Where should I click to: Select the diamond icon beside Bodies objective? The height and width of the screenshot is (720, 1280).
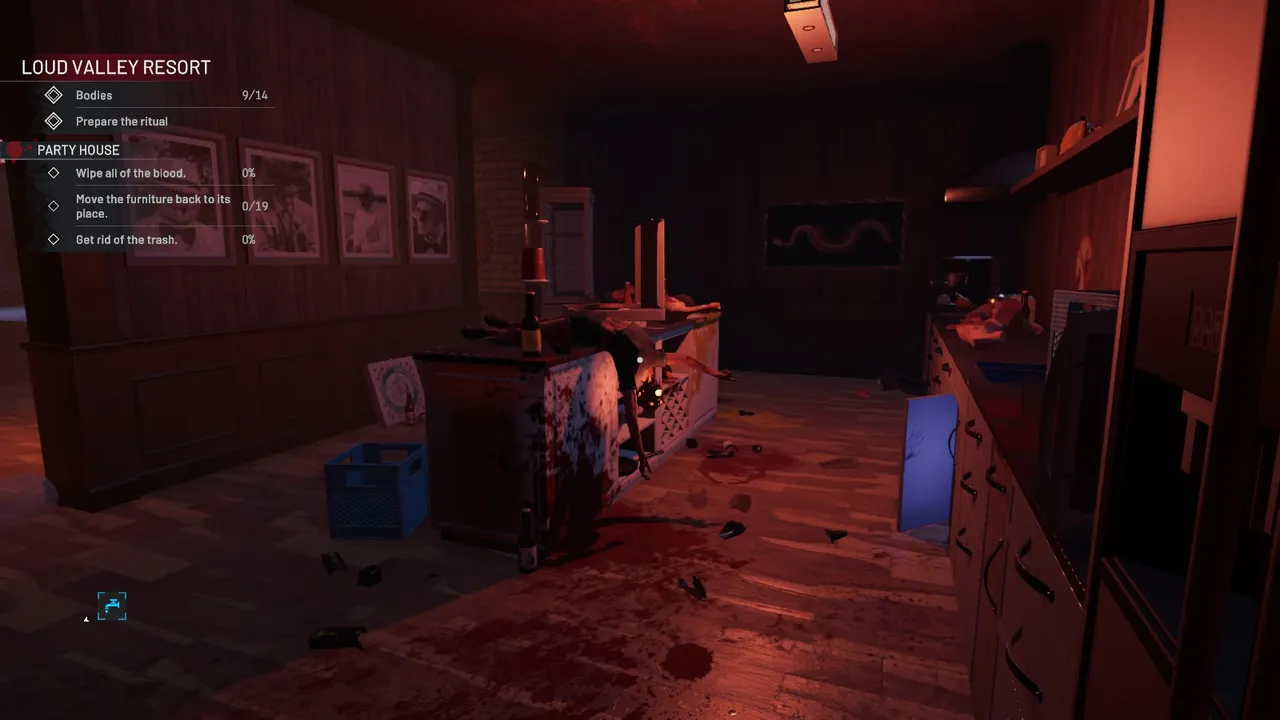(55, 95)
